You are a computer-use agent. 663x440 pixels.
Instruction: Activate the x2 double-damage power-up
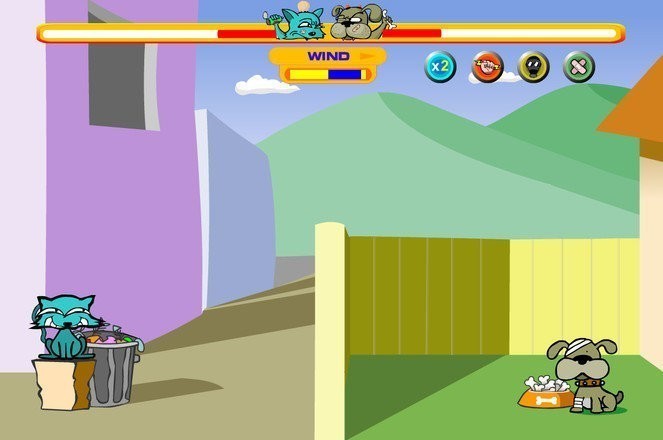click(440, 67)
